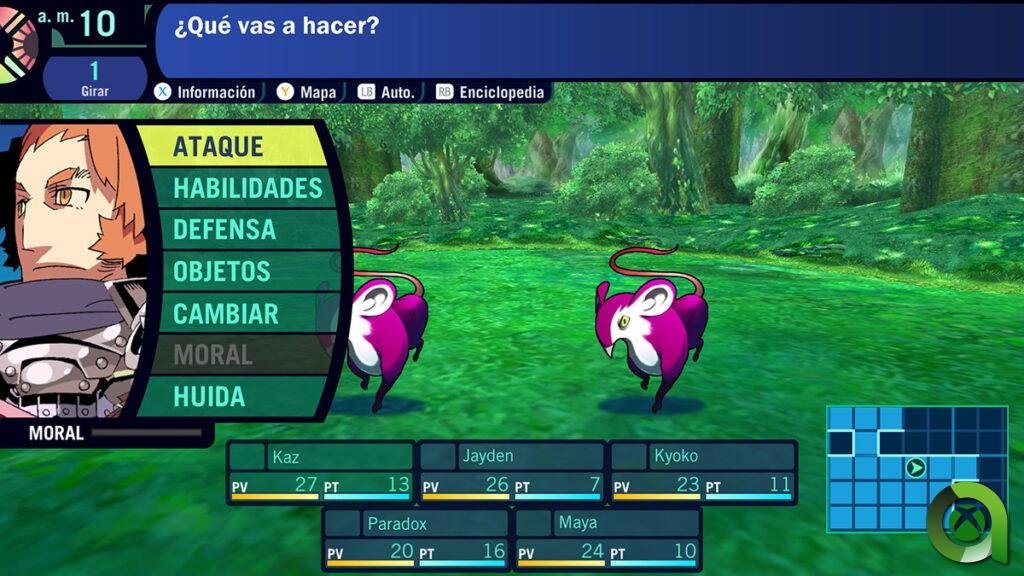The height and width of the screenshot is (576, 1024).
Task: Open the OBJETOS item list
Action: coord(221,271)
